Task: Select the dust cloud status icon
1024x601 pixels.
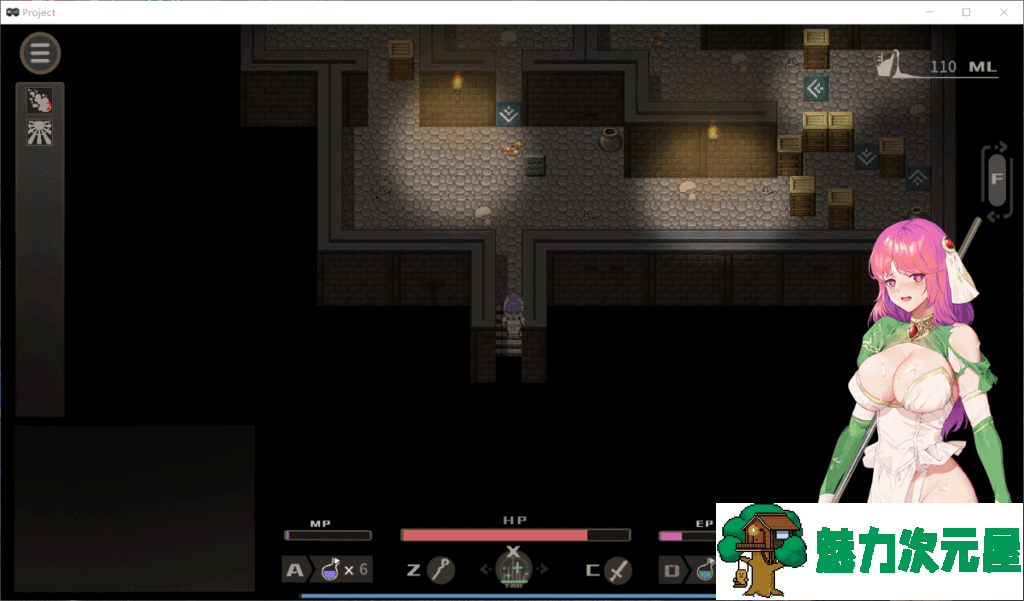Action: pyautogui.click(x=40, y=100)
